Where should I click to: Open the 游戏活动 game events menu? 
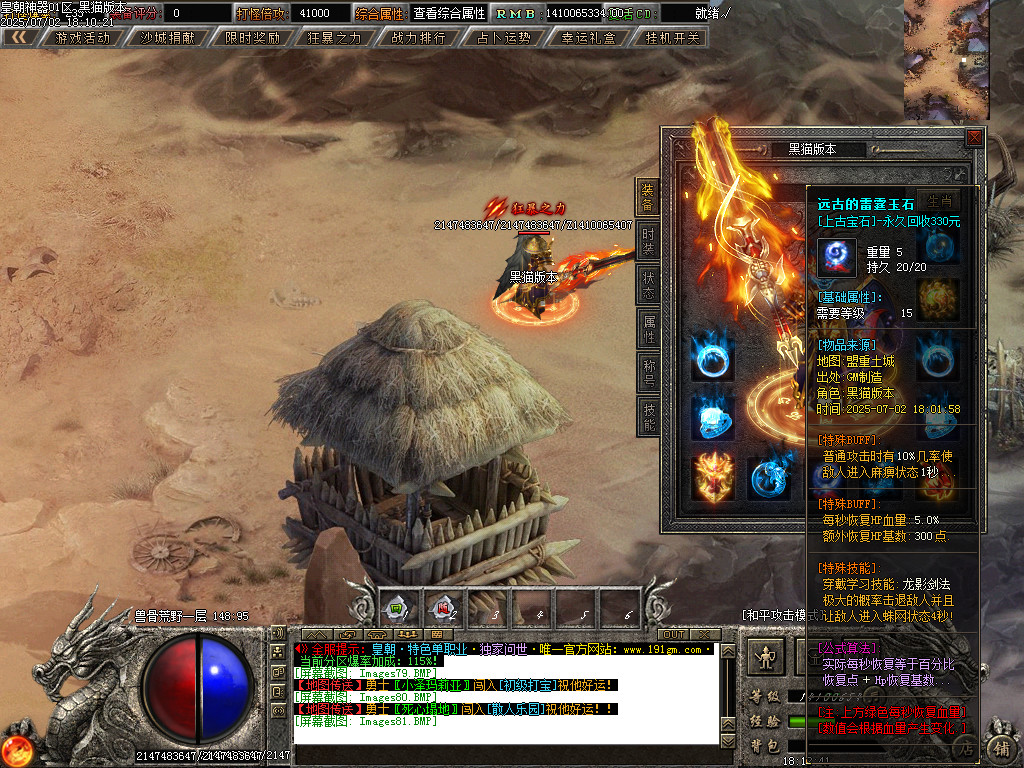tap(83, 38)
